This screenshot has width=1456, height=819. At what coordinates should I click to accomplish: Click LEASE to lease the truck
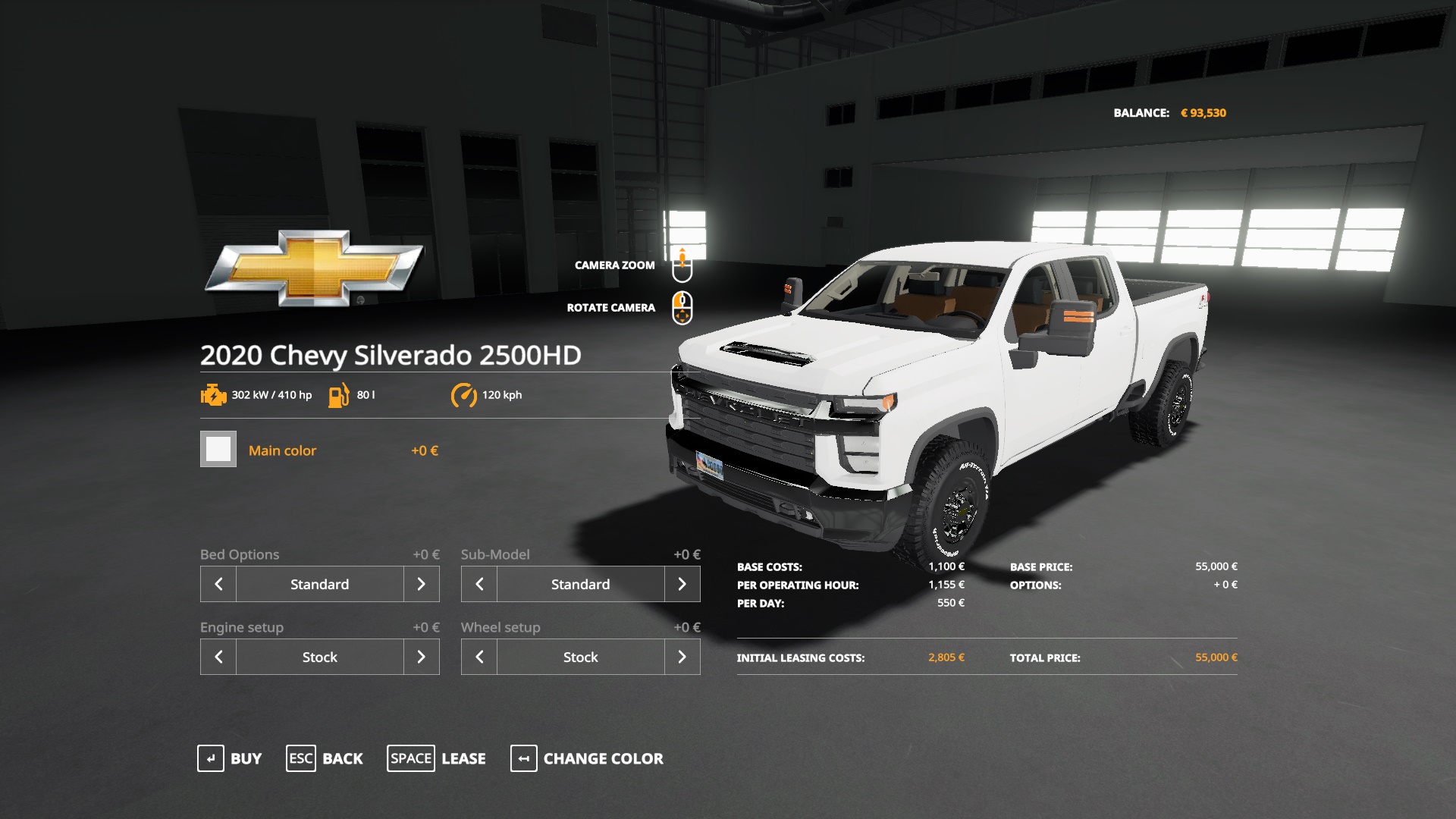tap(463, 758)
